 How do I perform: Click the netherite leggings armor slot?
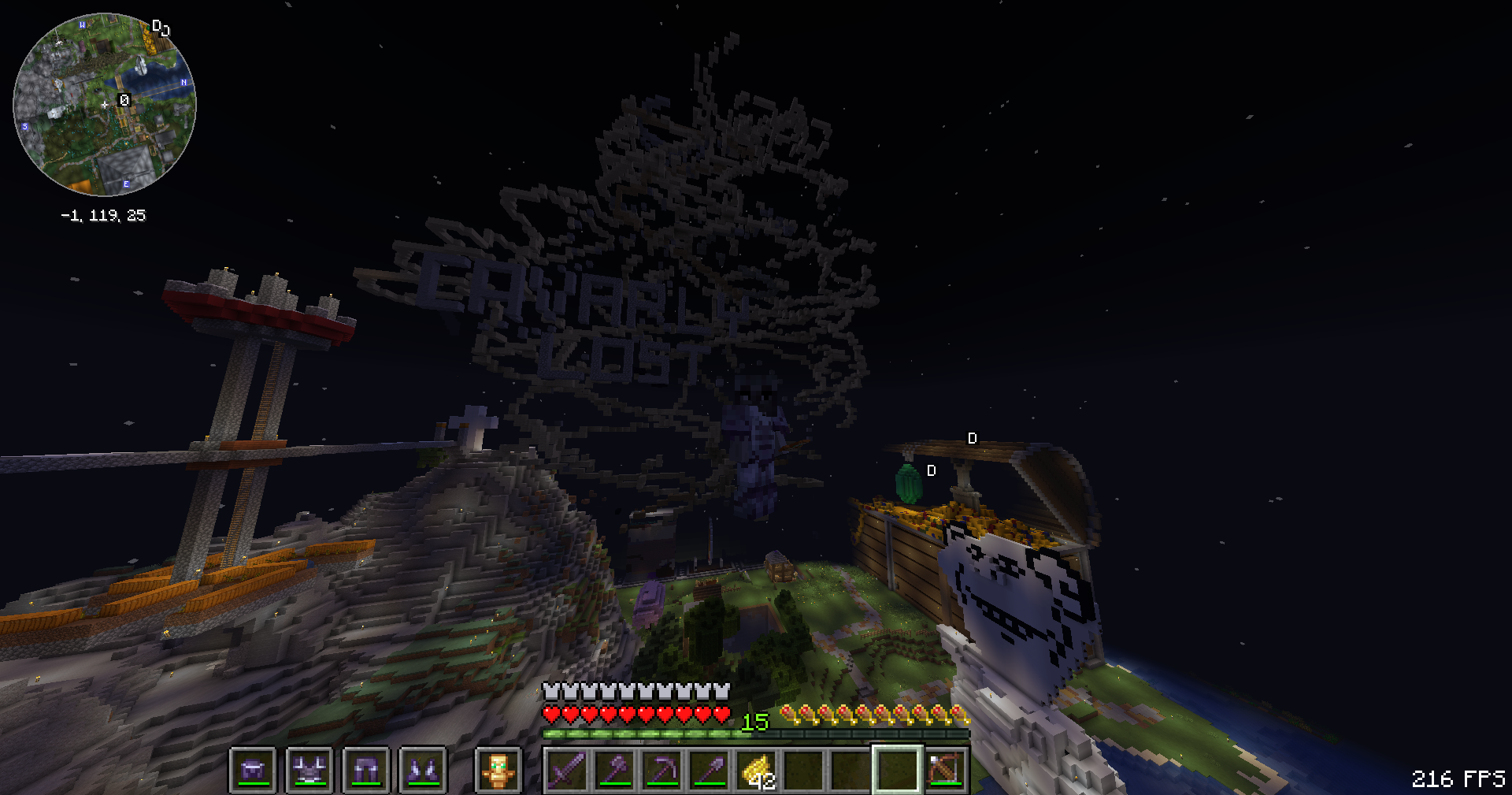(x=366, y=770)
